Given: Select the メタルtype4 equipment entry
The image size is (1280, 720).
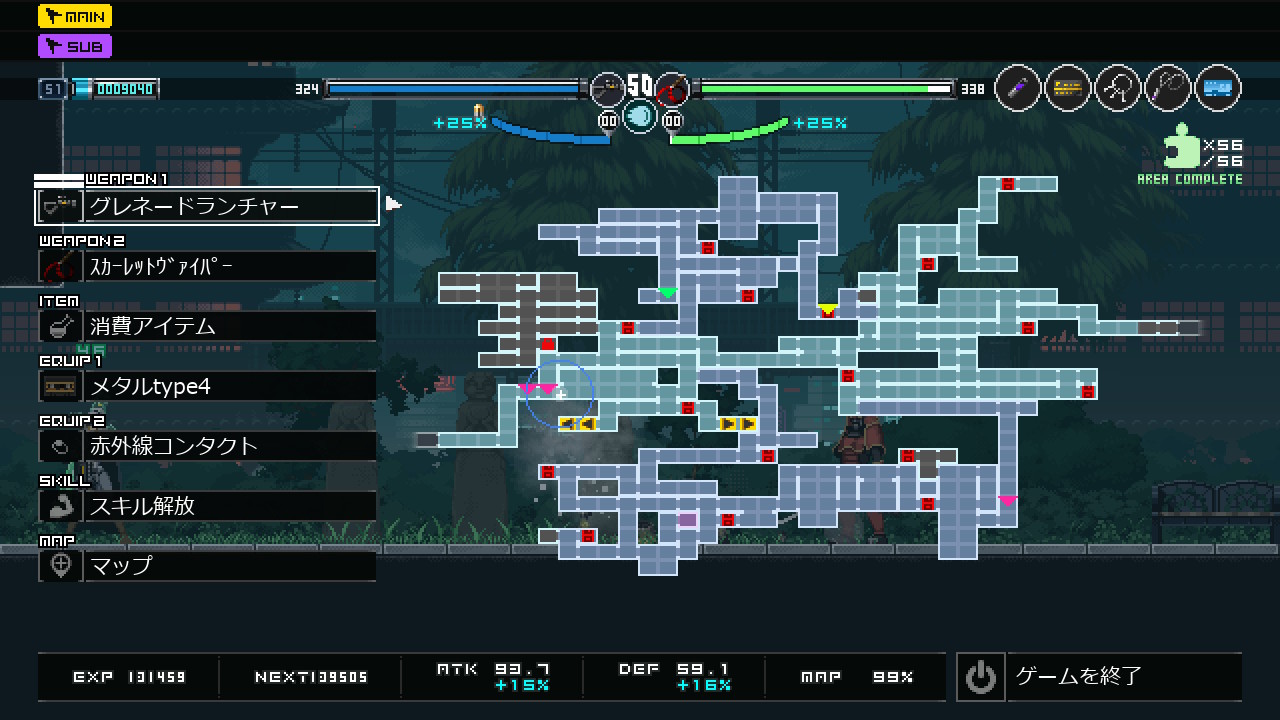Looking at the screenshot, I should click(207, 386).
